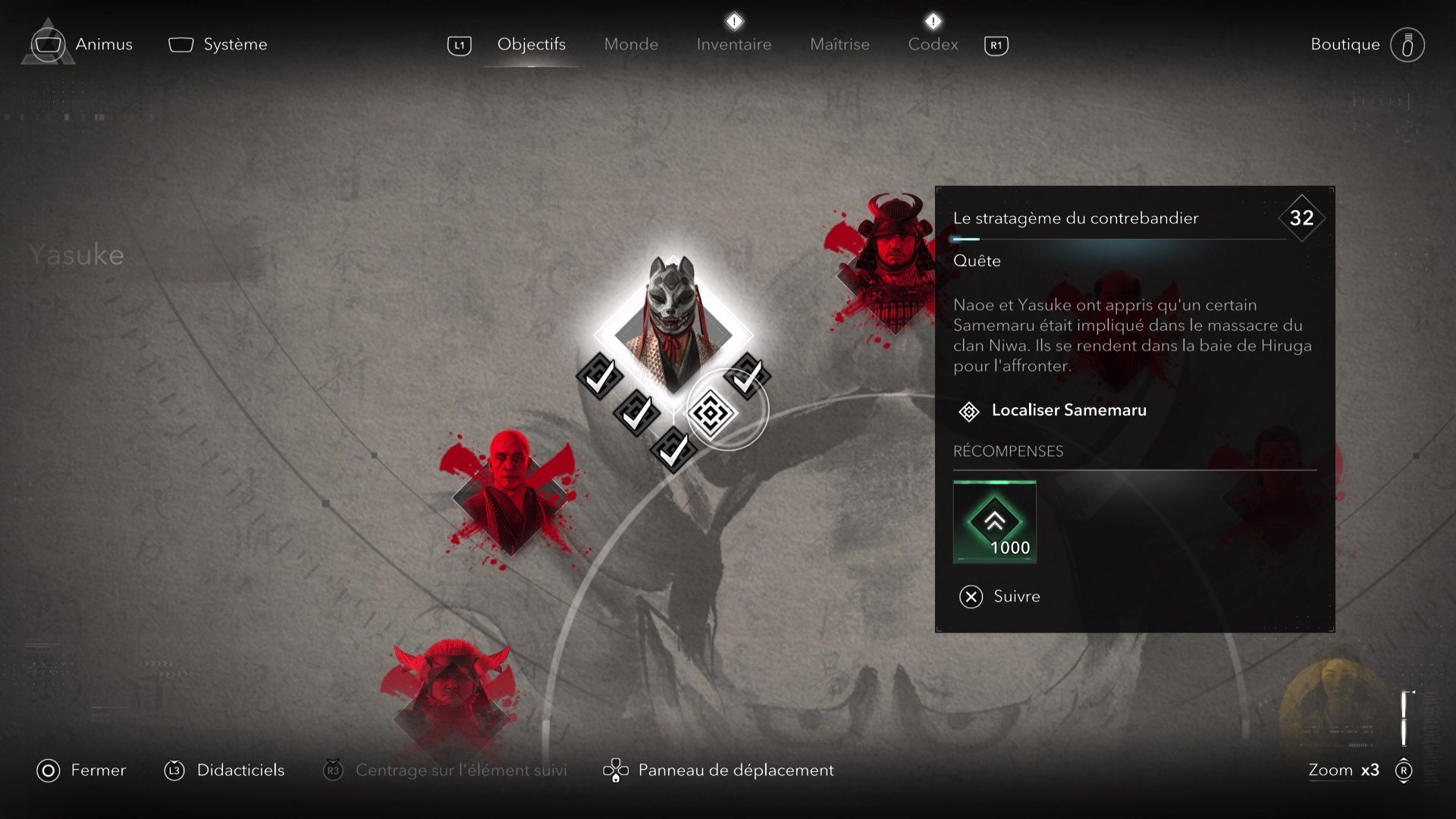Image resolution: width=1456 pixels, height=819 pixels.
Task: Select the Maîtrise tab
Action: [x=839, y=45]
